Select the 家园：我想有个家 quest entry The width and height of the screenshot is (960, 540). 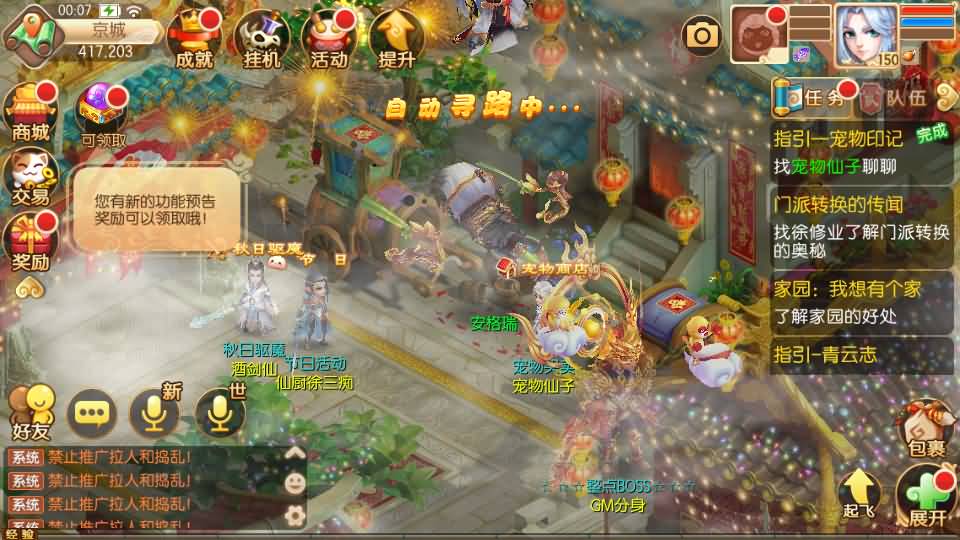pyautogui.click(x=861, y=302)
